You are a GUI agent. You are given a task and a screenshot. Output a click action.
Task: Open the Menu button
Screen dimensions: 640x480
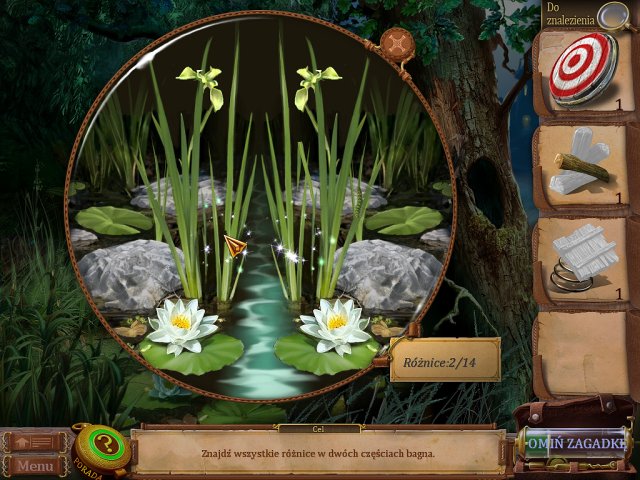pyautogui.click(x=35, y=466)
